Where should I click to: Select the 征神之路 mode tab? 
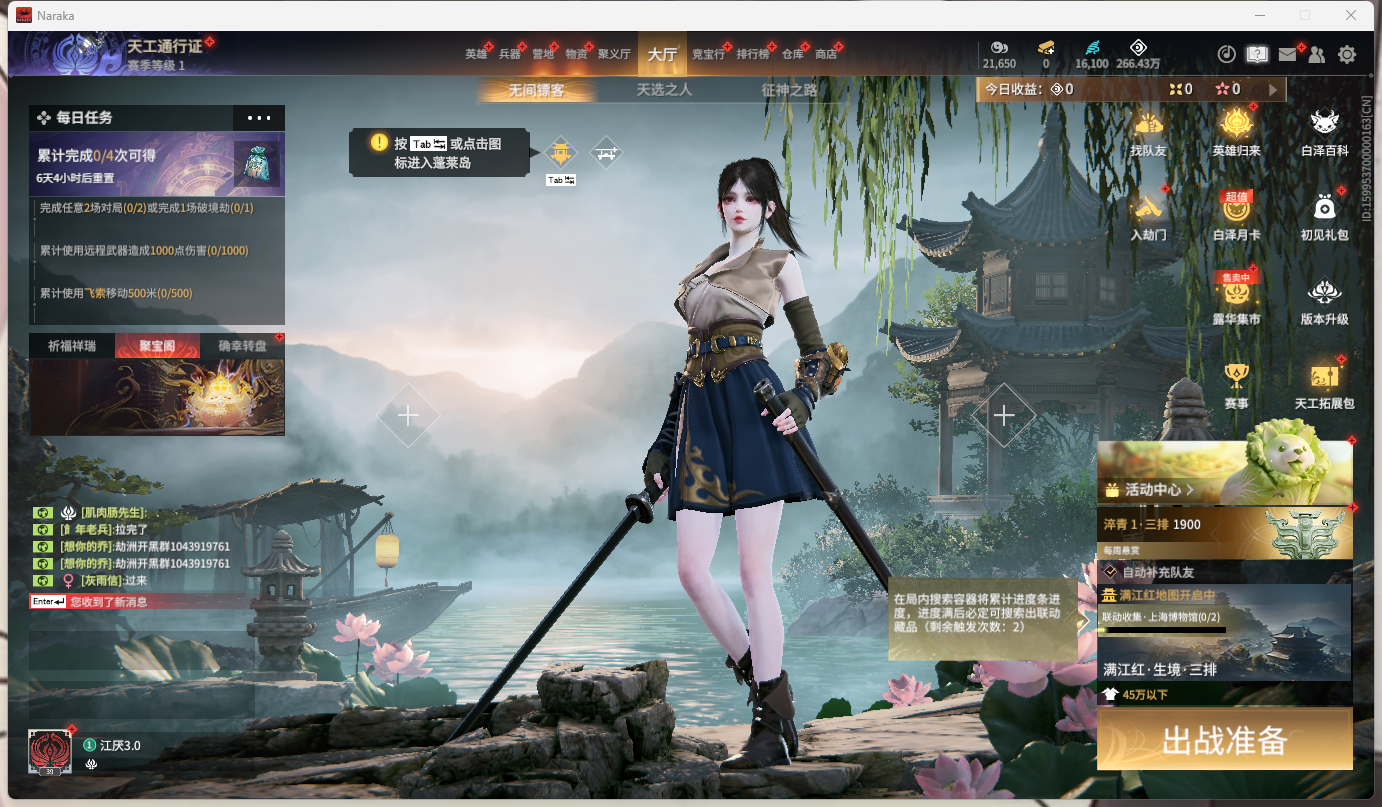pos(789,90)
